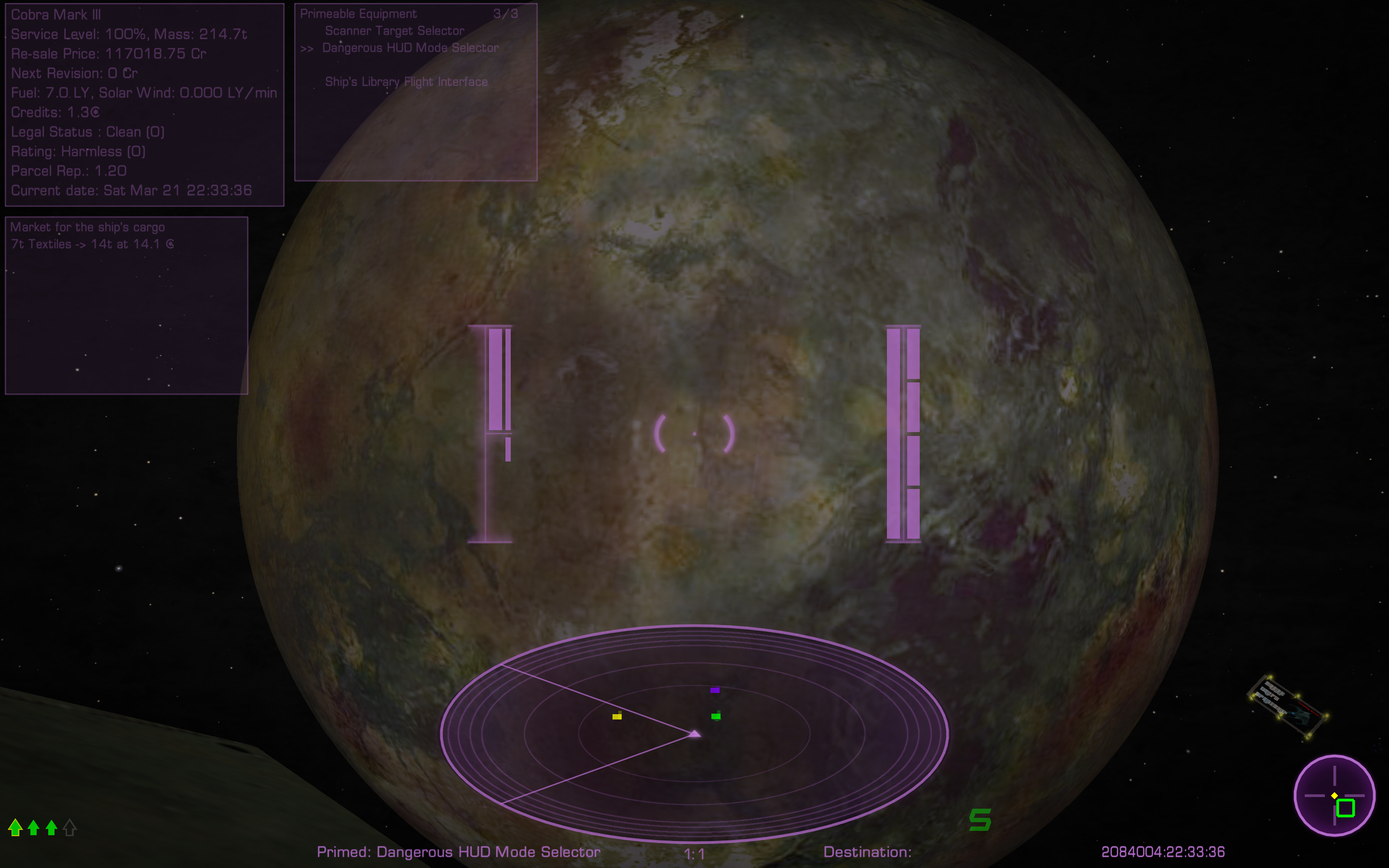Click the elliptical radar scanner
Screen dimensions: 1389x868
coord(694,733)
